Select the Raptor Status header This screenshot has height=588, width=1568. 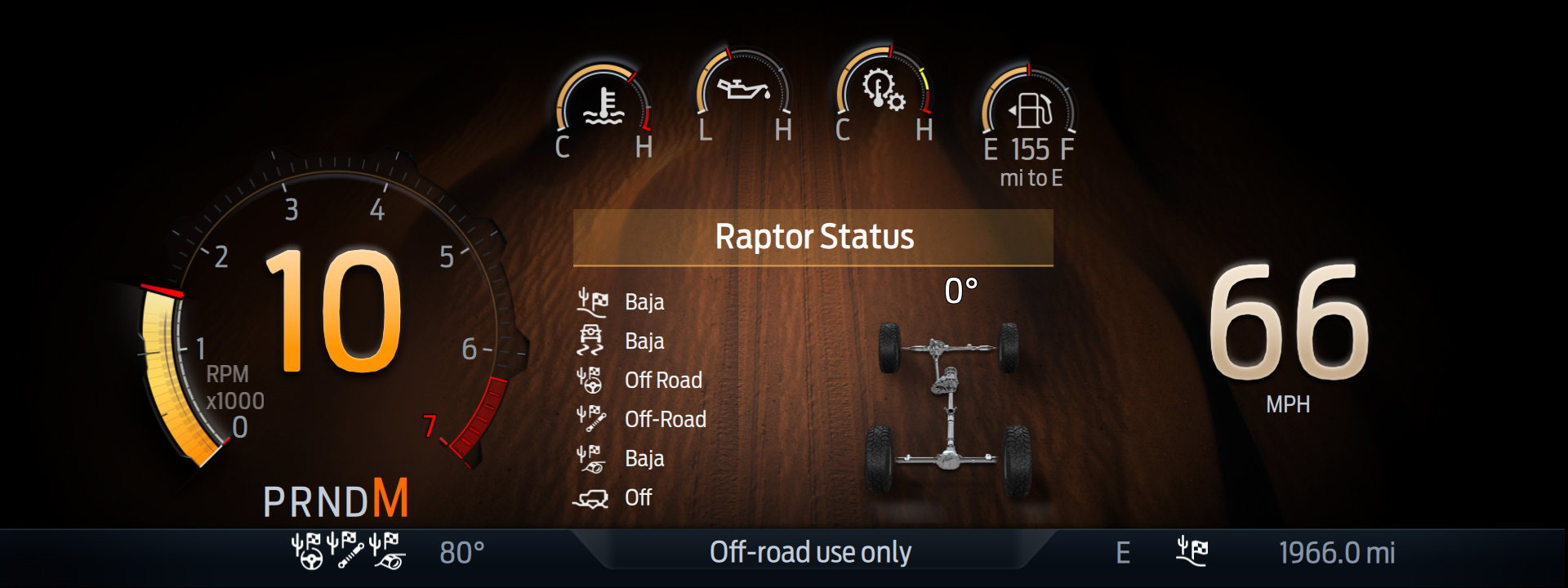coord(813,237)
